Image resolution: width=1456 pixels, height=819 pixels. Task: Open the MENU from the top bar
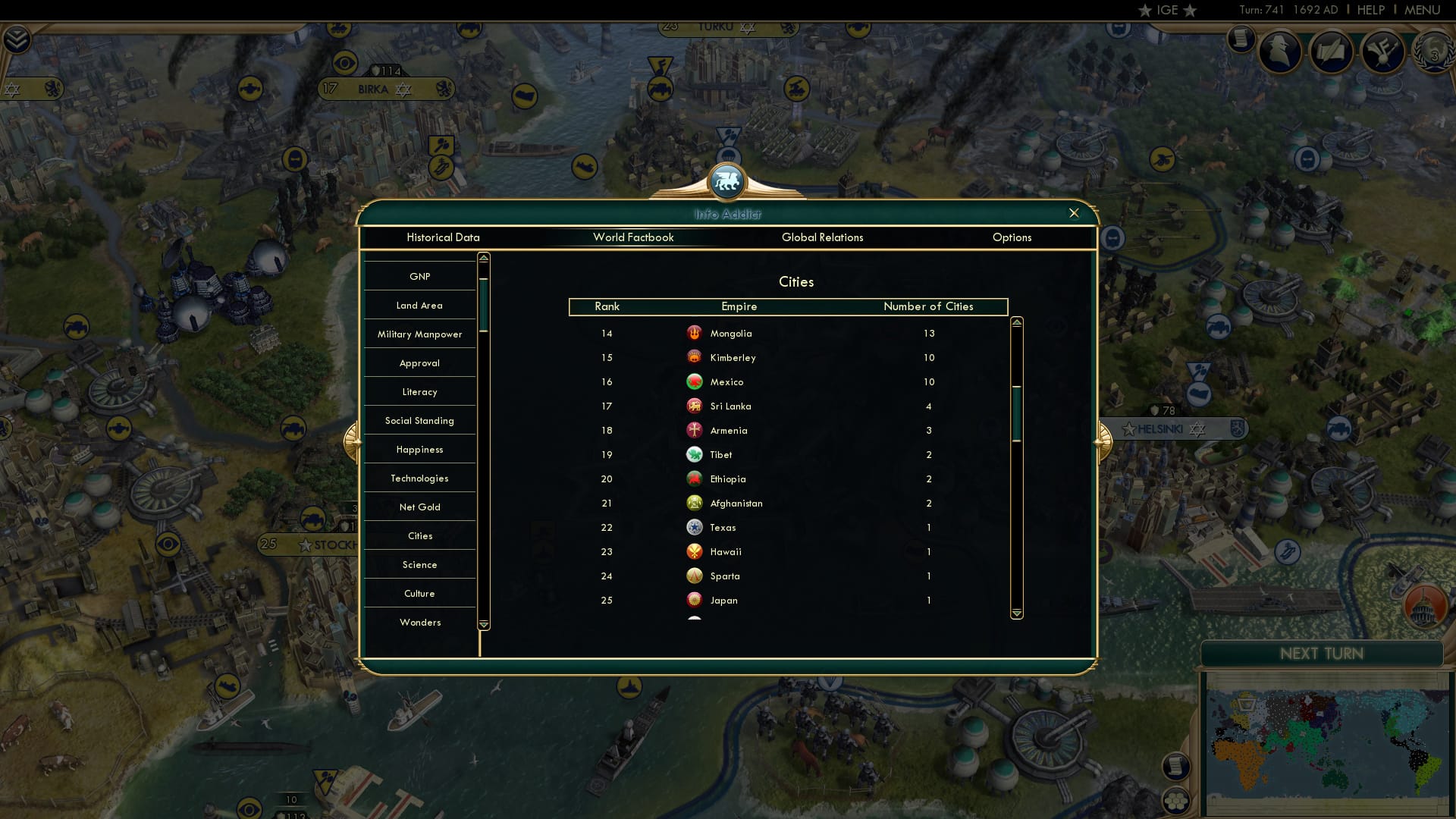[x=1423, y=10]
